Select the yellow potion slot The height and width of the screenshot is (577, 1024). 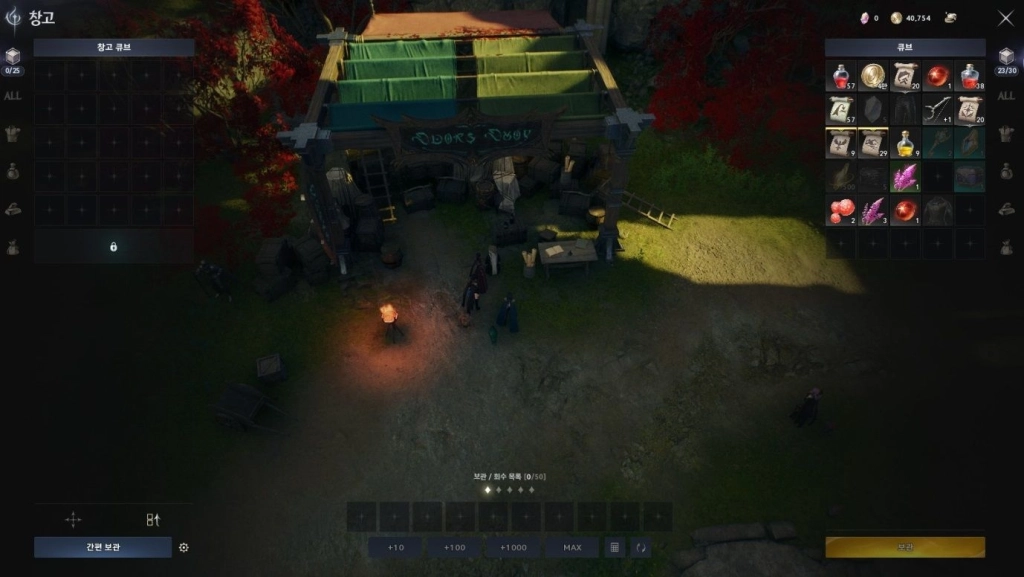click(x=905, y=144)
